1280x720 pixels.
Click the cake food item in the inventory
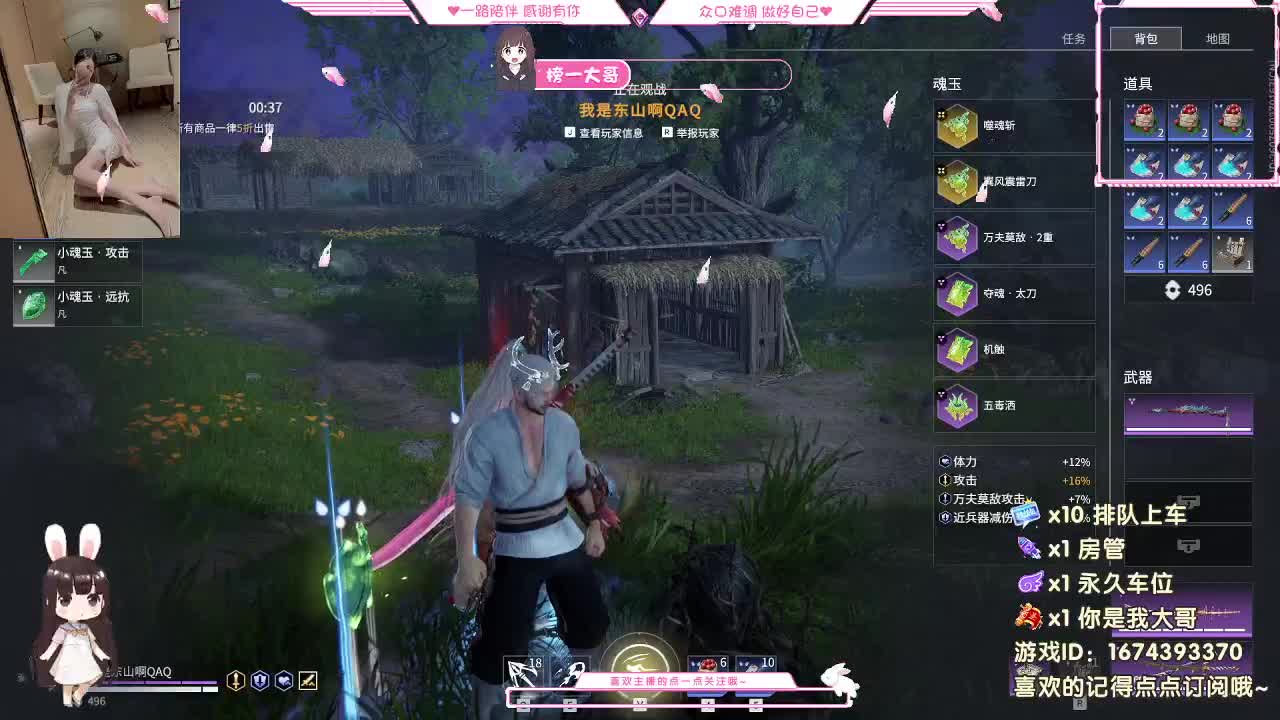[1143, 122]
